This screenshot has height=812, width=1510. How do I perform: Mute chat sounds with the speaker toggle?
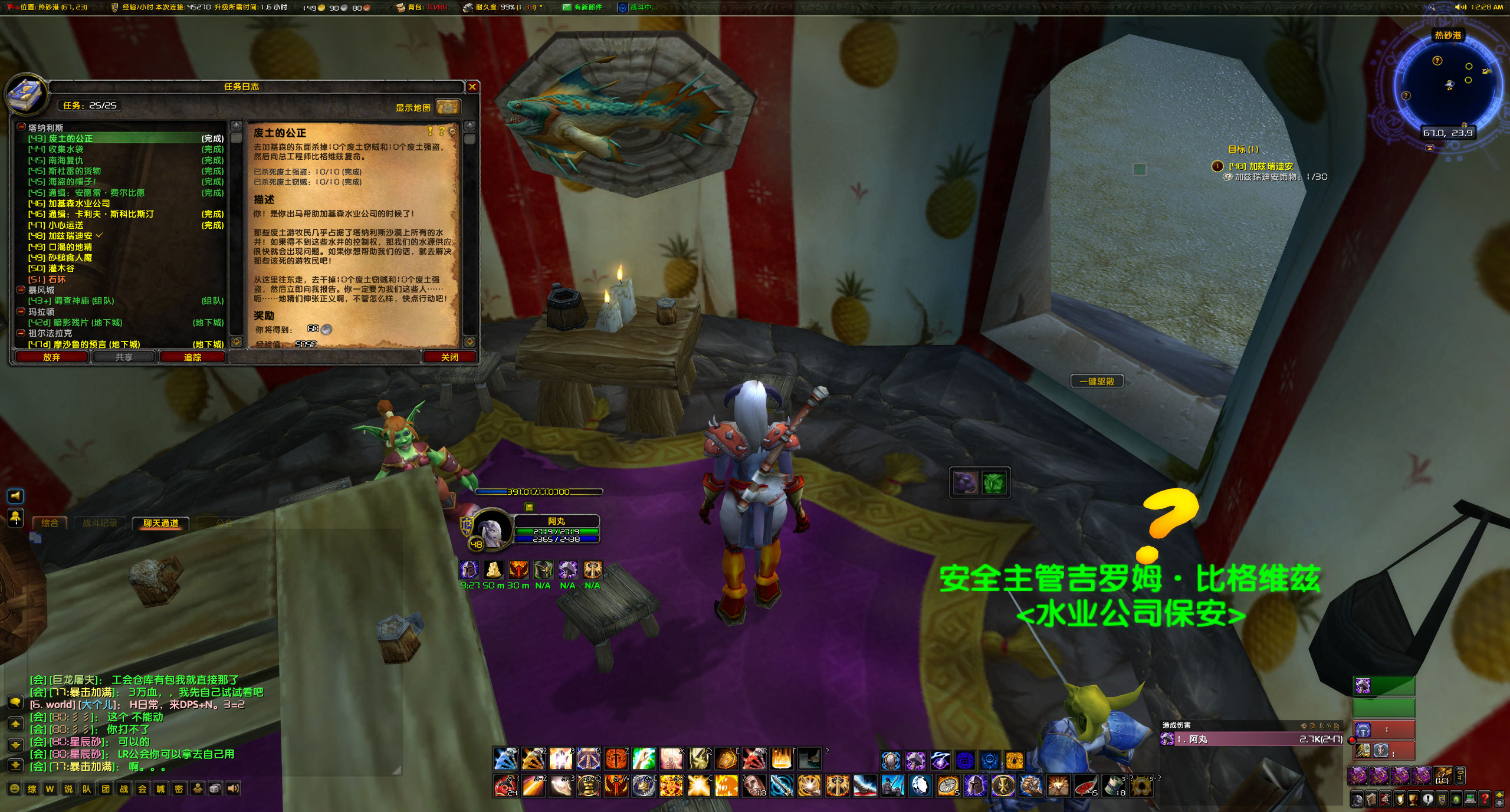click(x=232, y=788)
